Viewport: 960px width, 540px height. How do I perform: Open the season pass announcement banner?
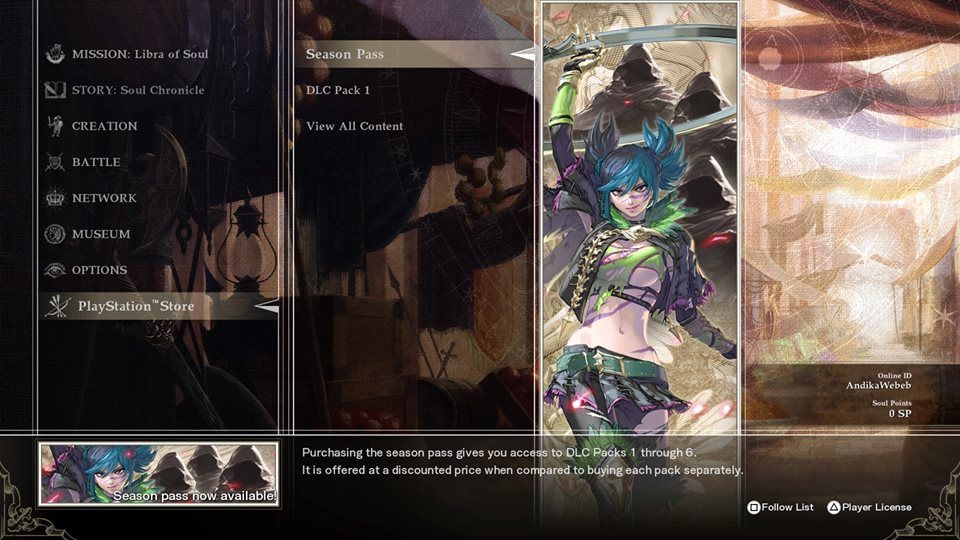pyautogui.click(x=159, y=474)
